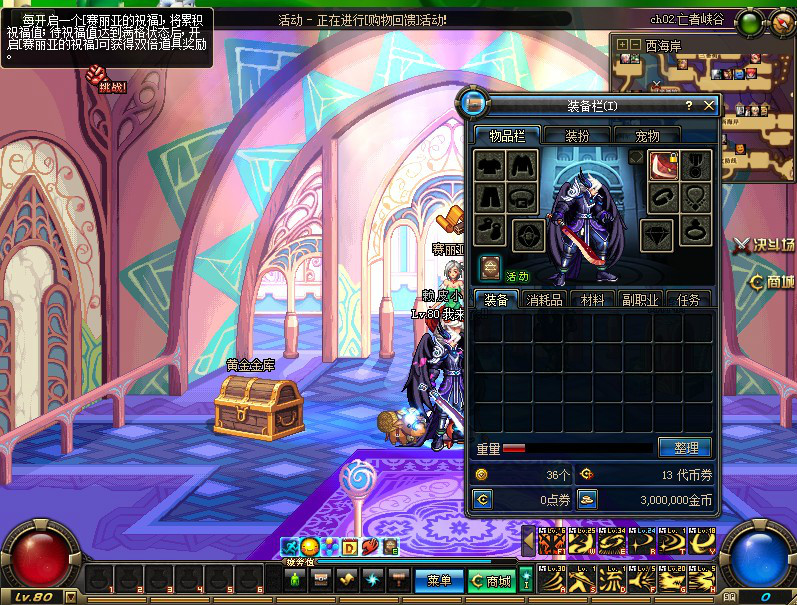
Task: Open the inventory window's question mark help
Action: click(688, 105)
